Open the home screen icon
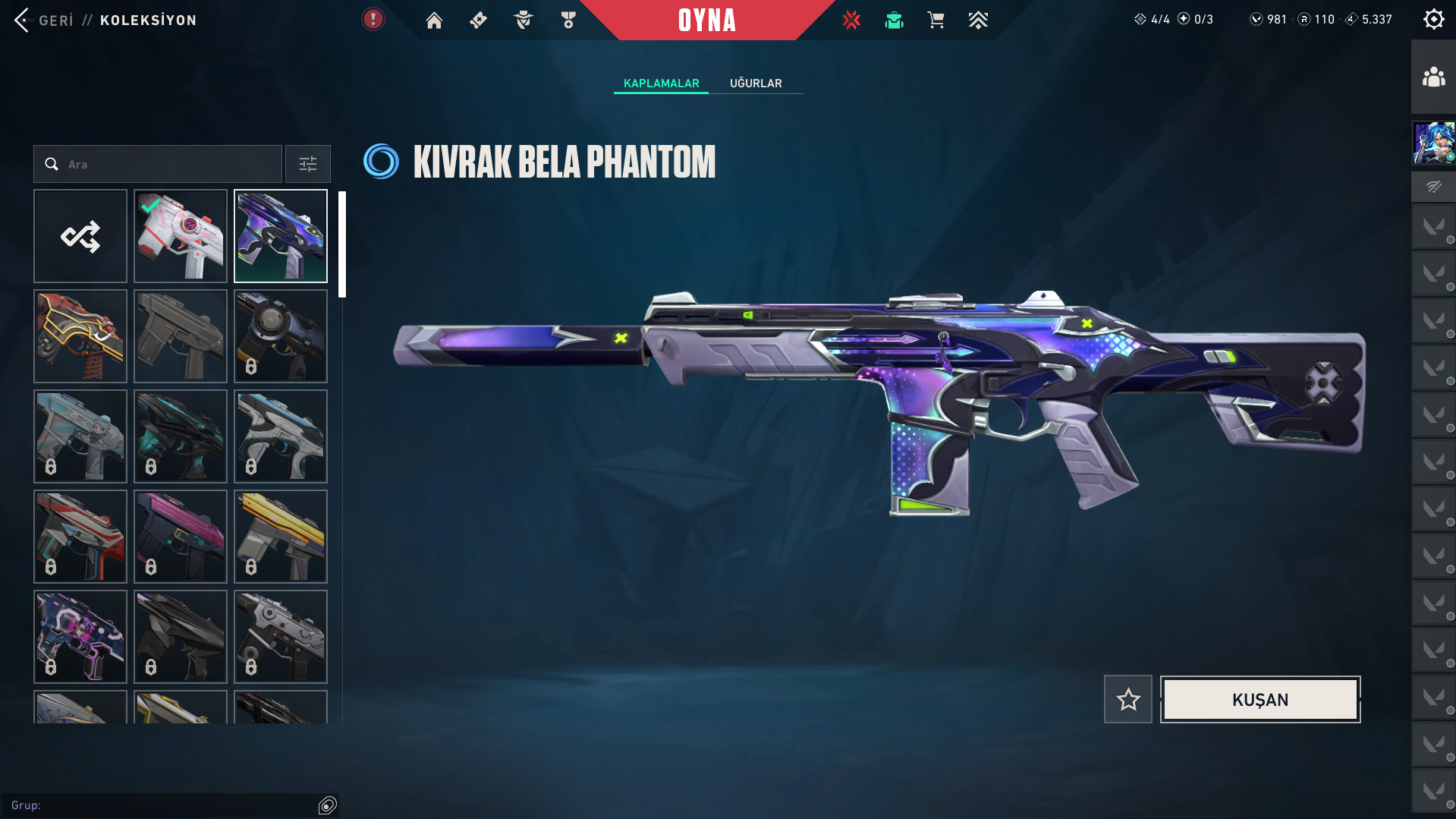Image resolution: width=1456 pixels, height=819 pixels. click(x=434, y=20)
